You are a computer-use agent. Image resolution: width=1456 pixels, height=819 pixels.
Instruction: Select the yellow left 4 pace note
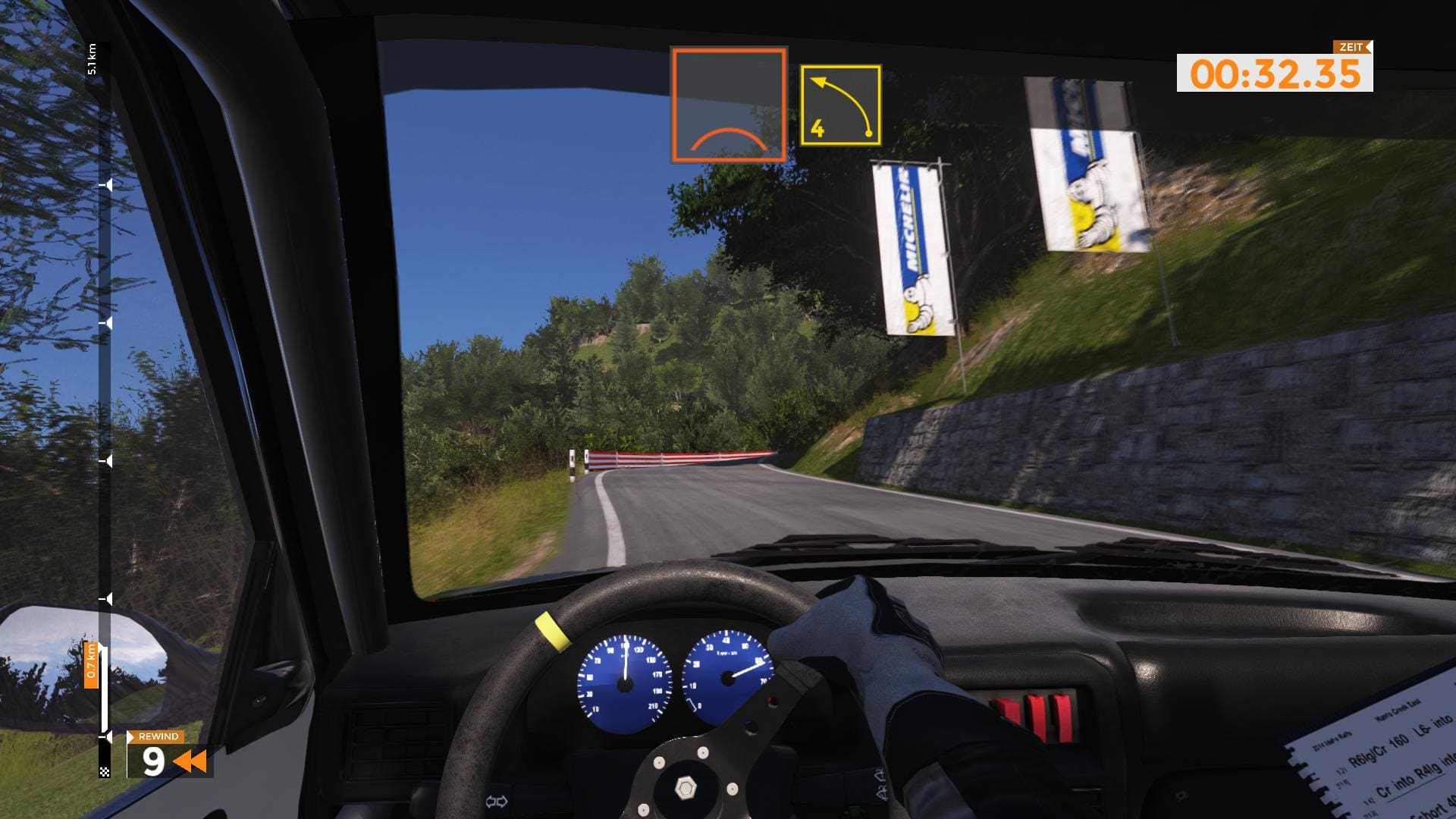pos(840,105)
